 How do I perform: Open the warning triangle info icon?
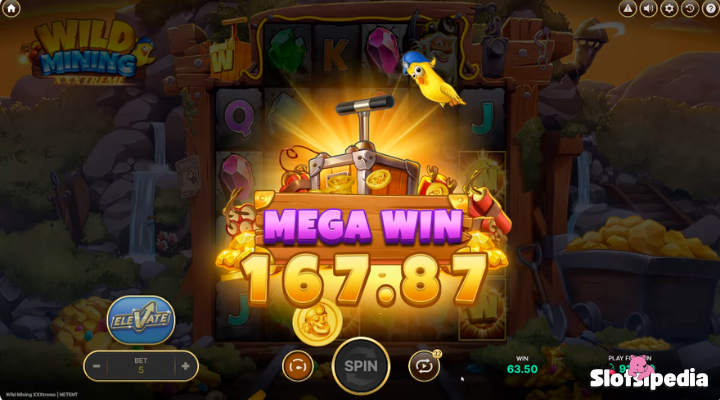tap(628, 9)
